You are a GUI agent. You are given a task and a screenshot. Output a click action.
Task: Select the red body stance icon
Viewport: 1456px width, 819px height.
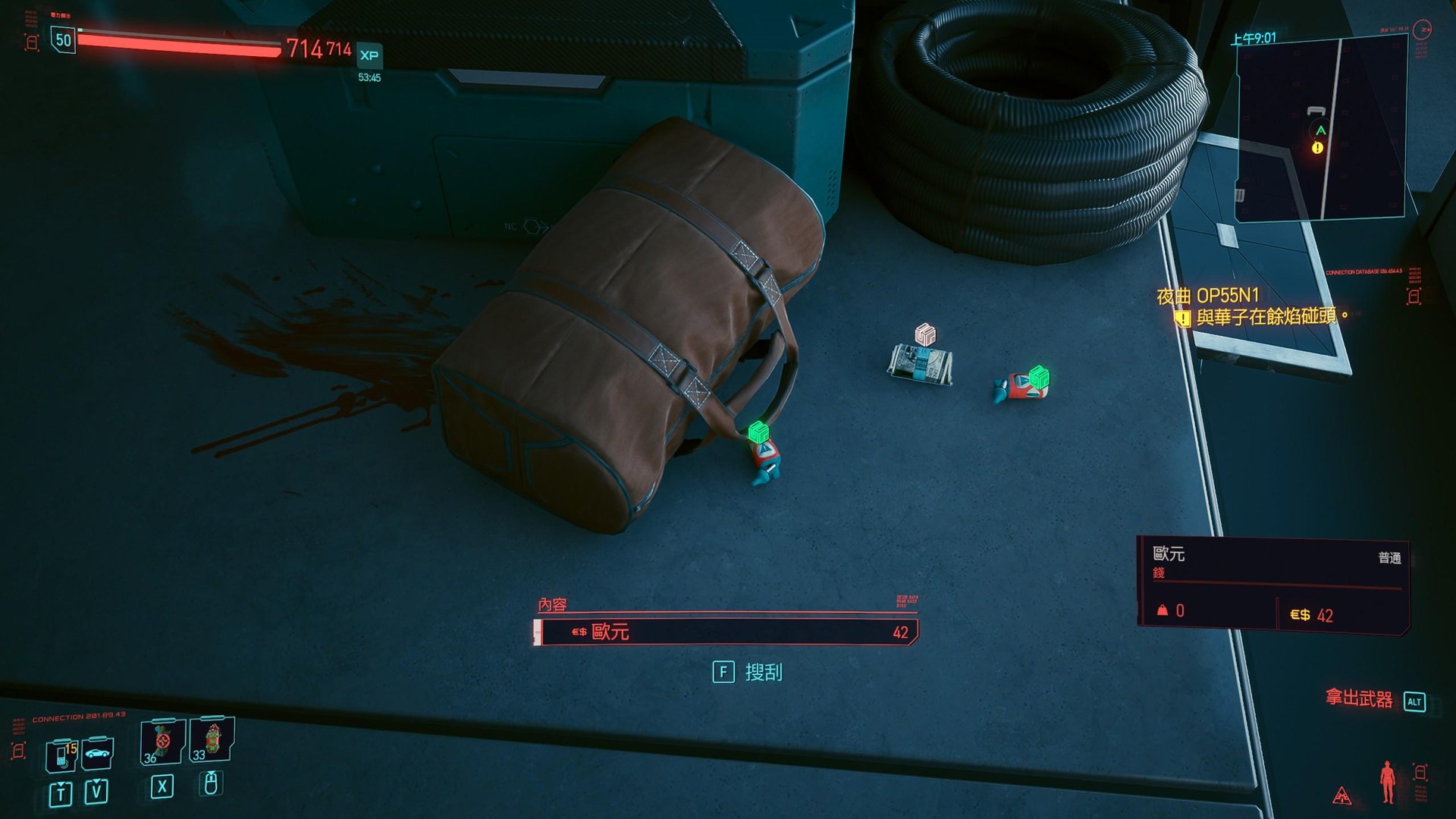pyautogui.click(x=1387, y=781)
